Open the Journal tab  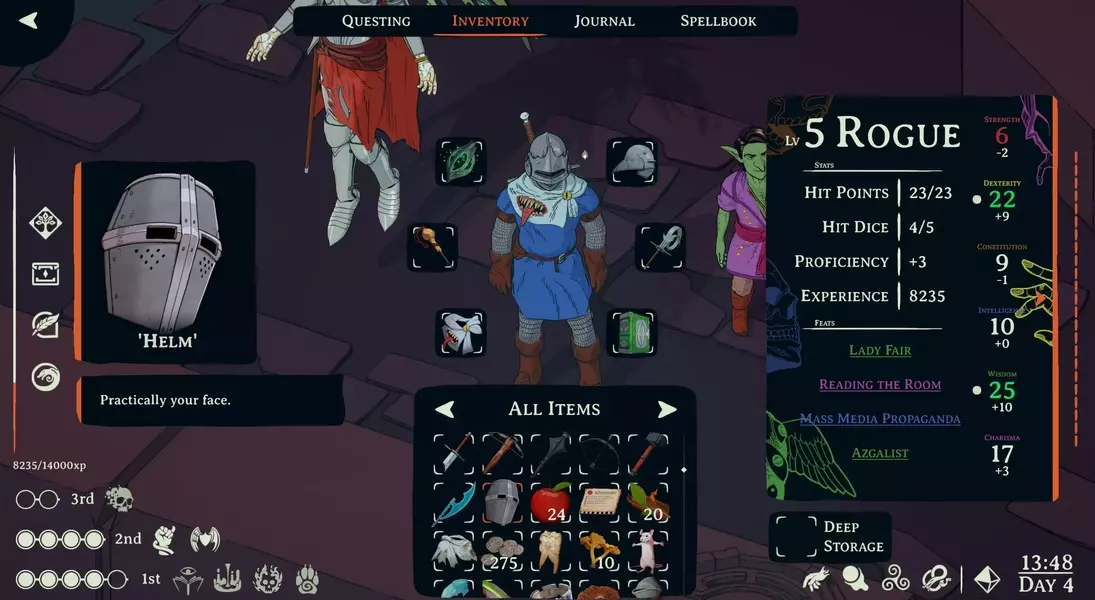pos(604,21)
